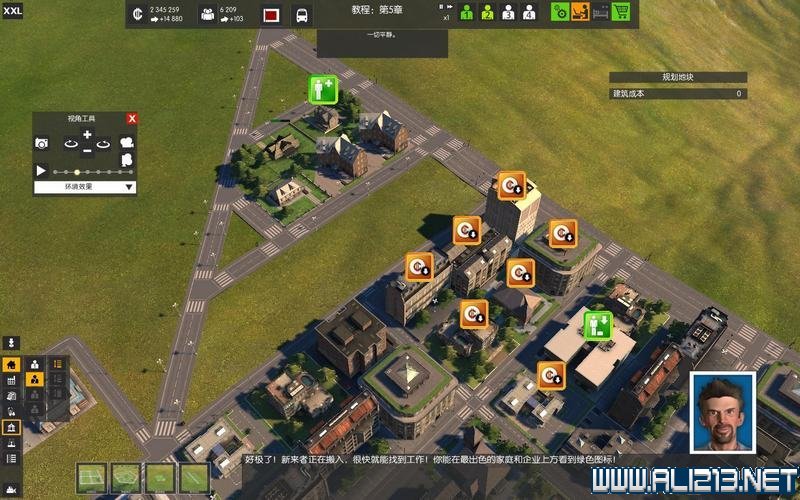The width and height of the screenshot is (800, 500).
Task: Select game speed 3
Action: (x=508, y=13)
